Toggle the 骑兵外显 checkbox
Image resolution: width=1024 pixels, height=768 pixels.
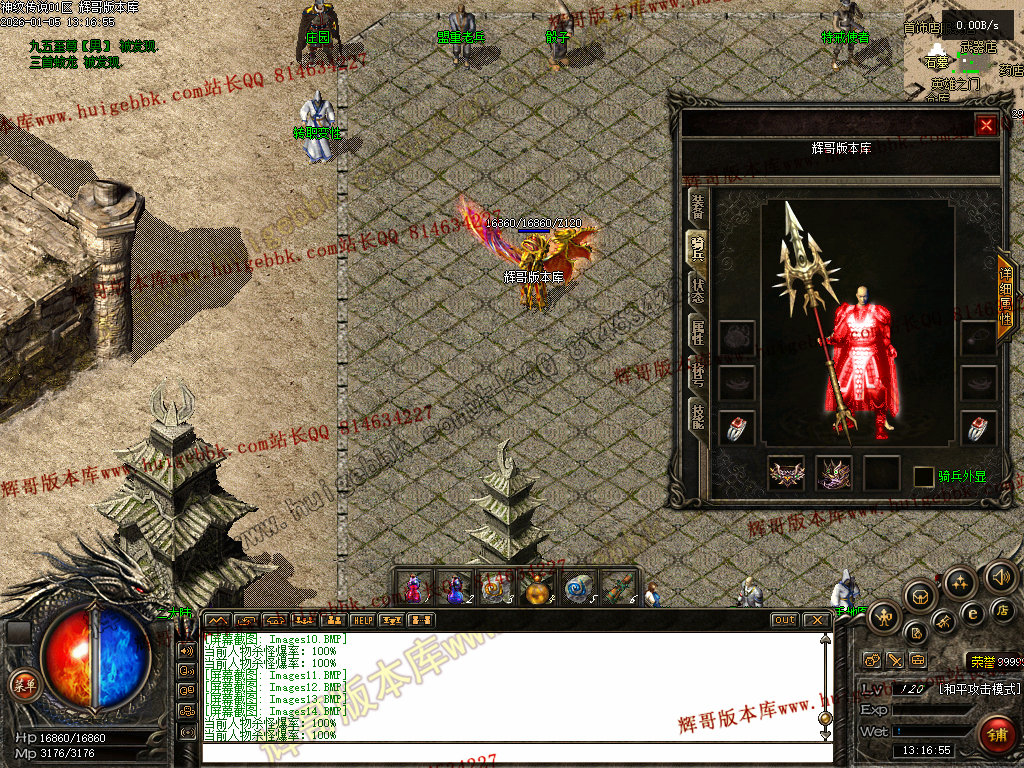923,476
